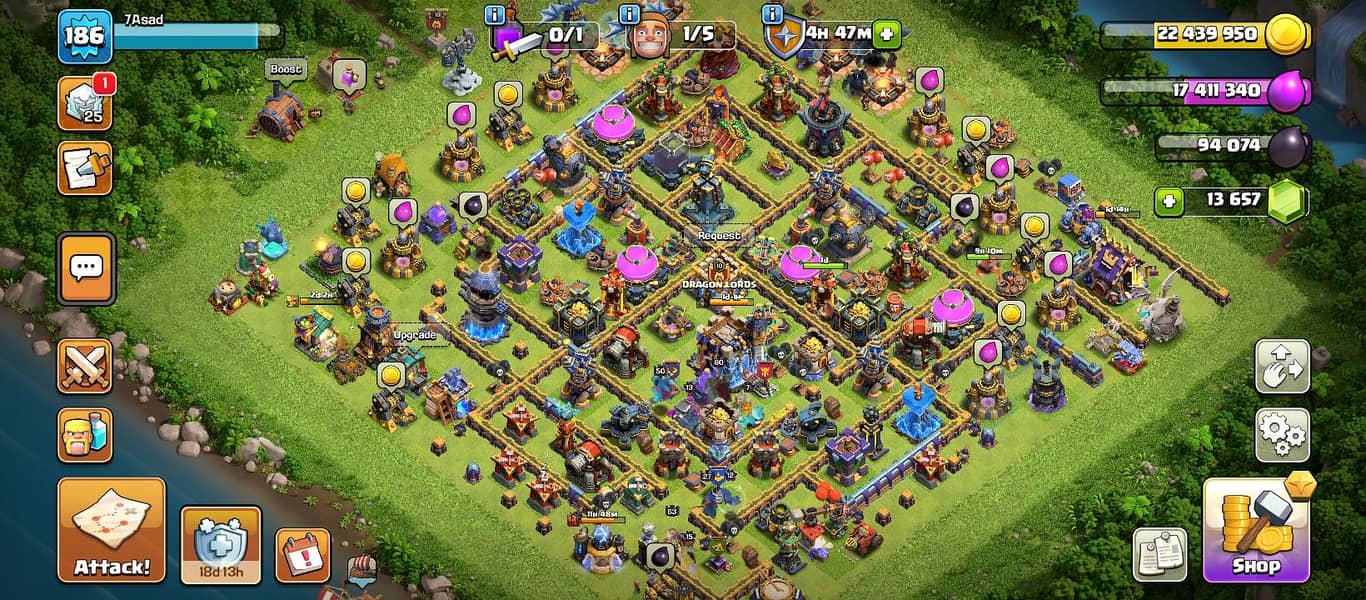Add gems with the green plus
This screenshot has height=600, width=1366.
(1167, 201)
